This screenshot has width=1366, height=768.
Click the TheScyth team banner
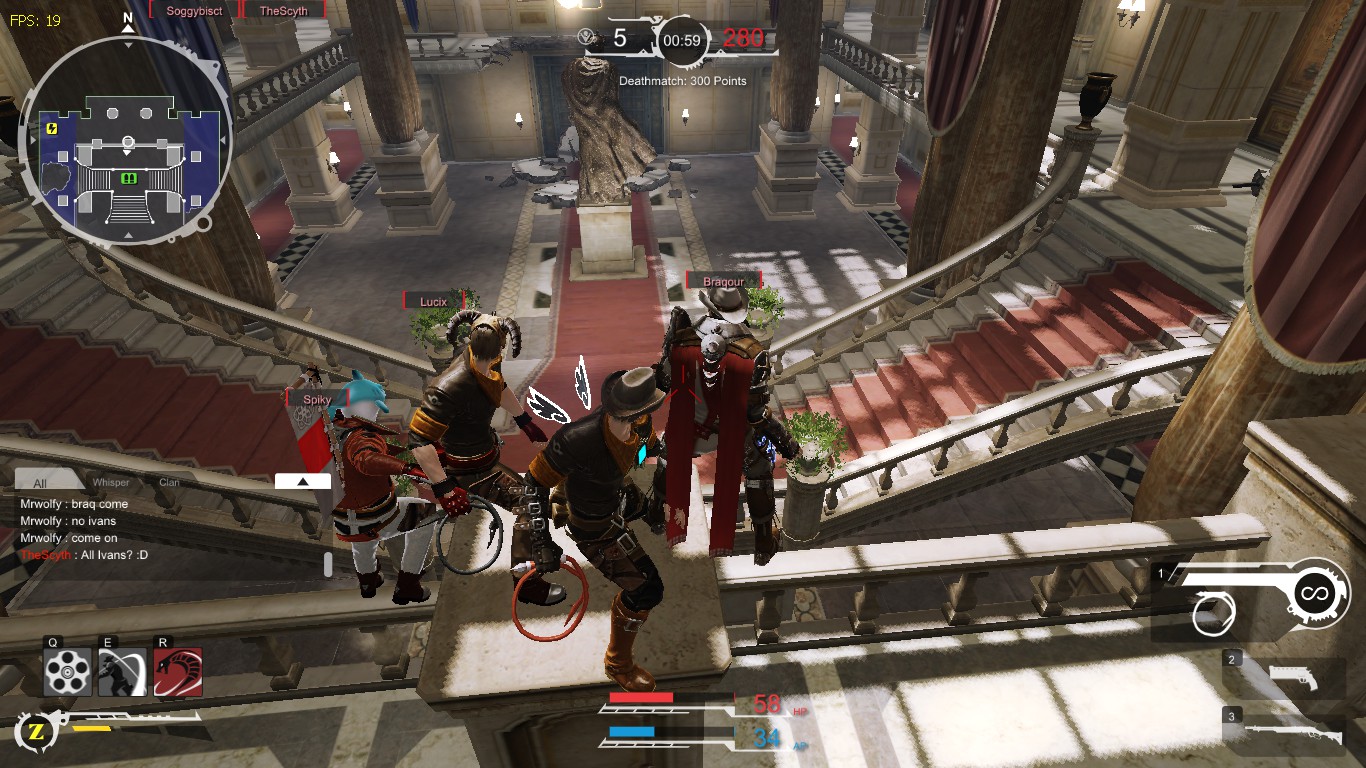[x=283, y=10]
